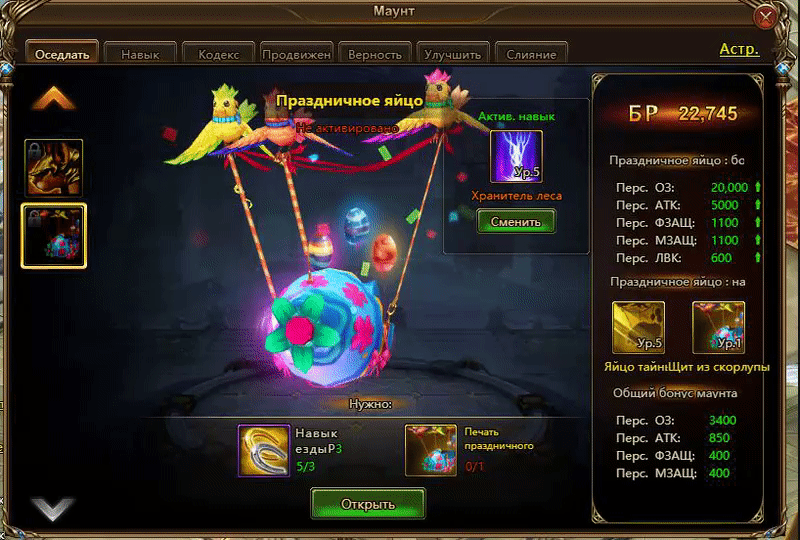This screenshot has height=540, width=800.
Task: Open the Щит из скорлупы skill icon
Action: [718, 326]
